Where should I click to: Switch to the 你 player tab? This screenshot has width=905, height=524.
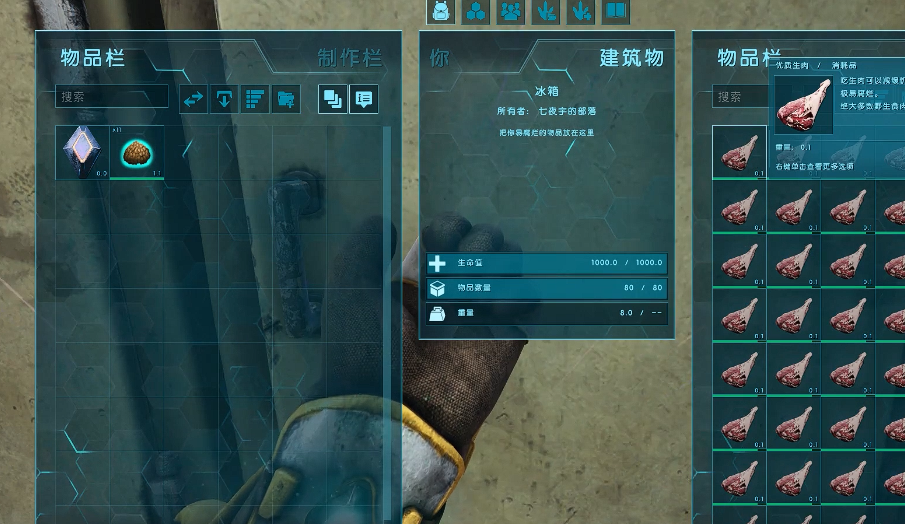coord(440,58)
